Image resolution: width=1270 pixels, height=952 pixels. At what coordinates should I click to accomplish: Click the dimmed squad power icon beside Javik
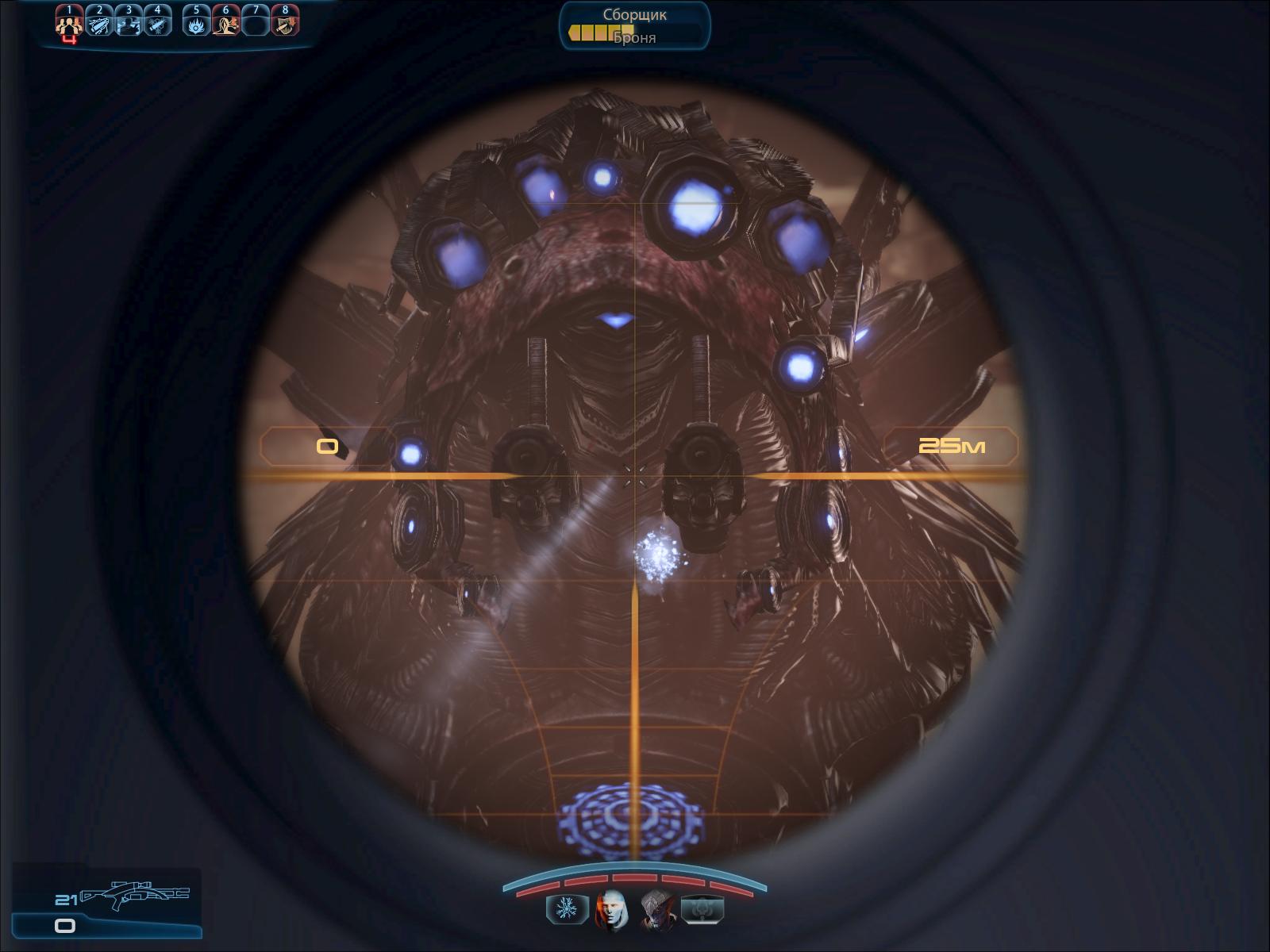tap(703, 908)
